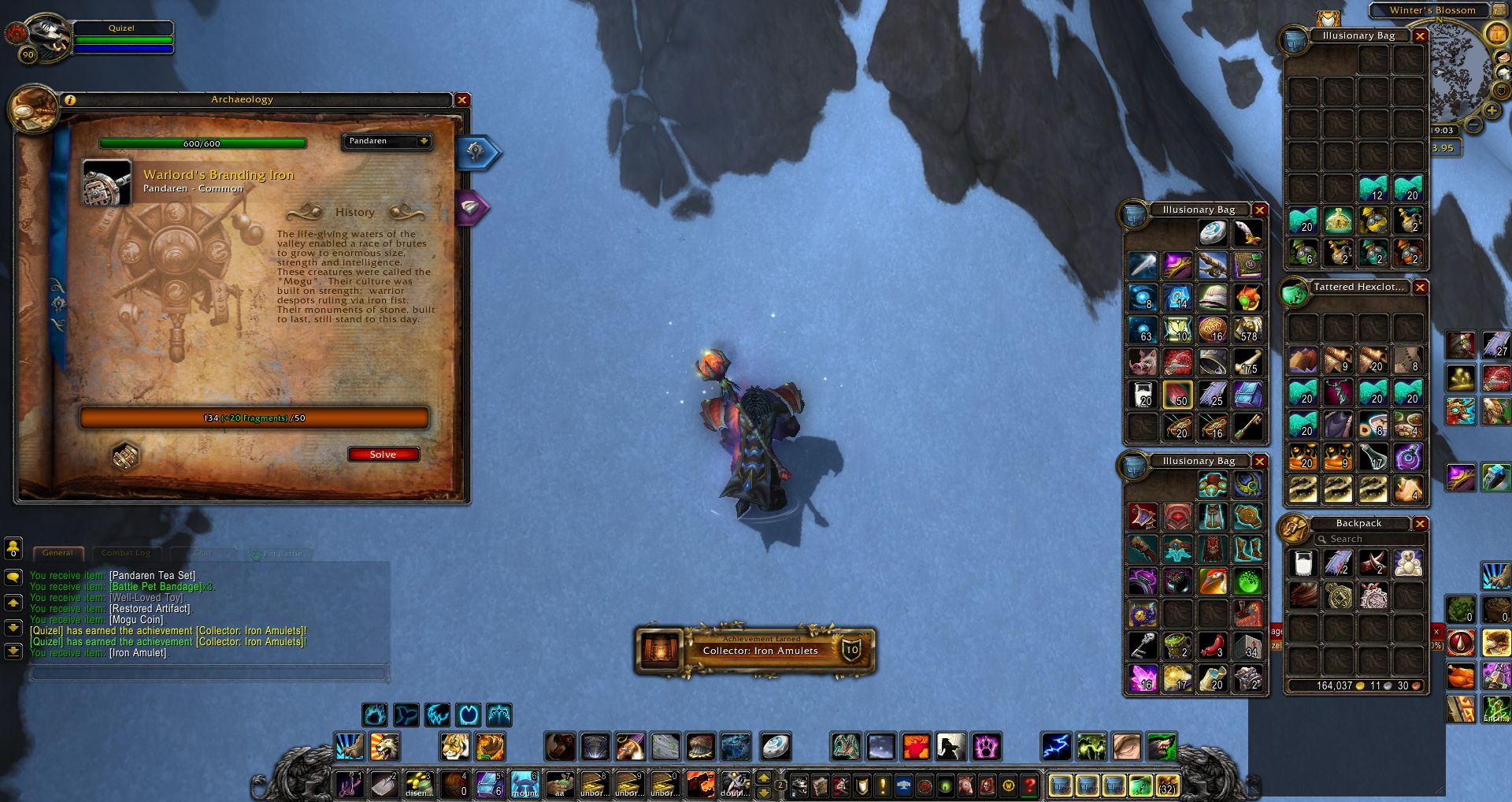Viewport: 1512px width, 802px height.
Task: Click the disenchant spell icon
Action: (x=419, y=786)
